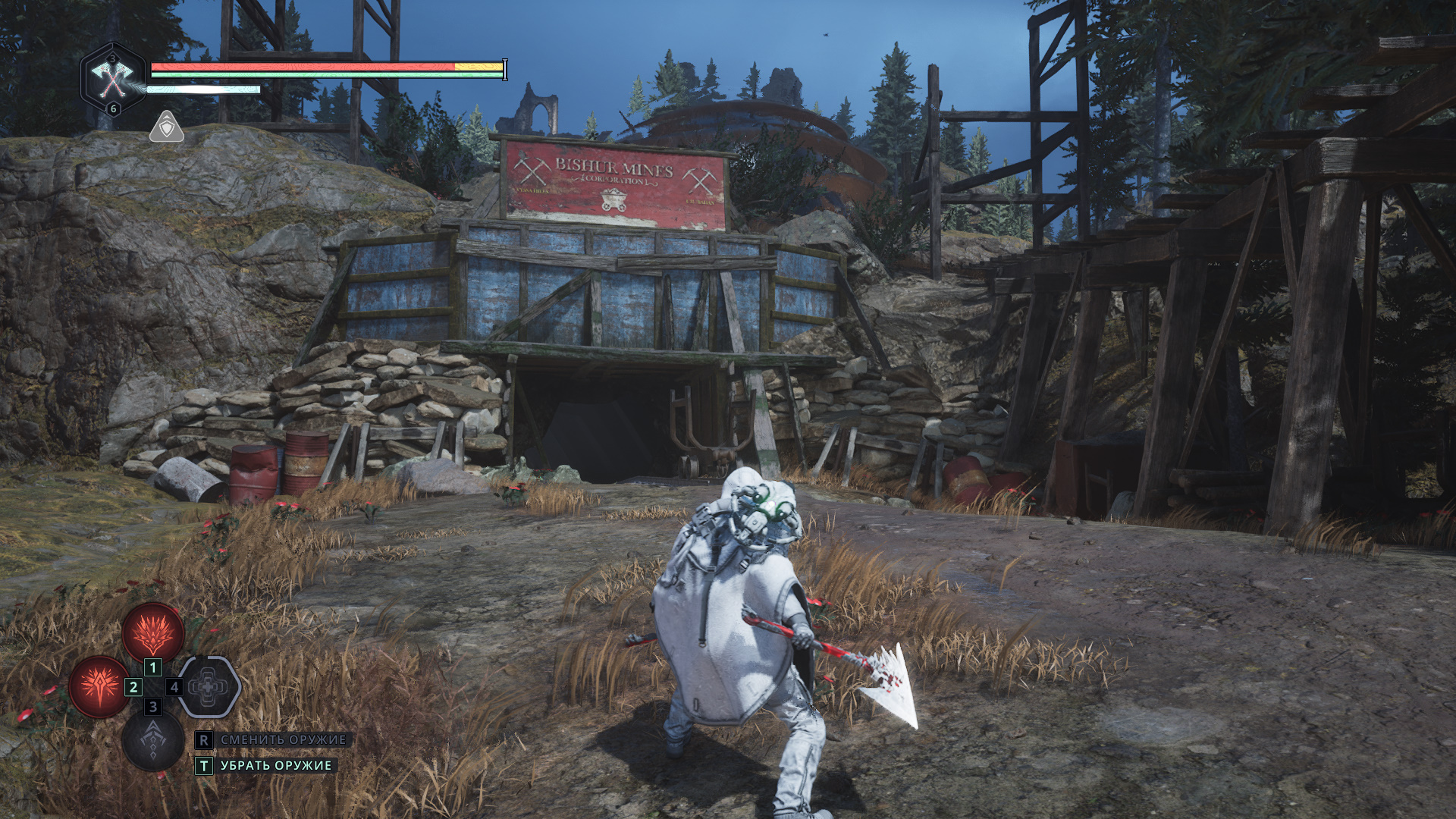Screen dimensions: 1456x819
Task: Select the crossed axes weapon emblem
Action: (112, 77)
